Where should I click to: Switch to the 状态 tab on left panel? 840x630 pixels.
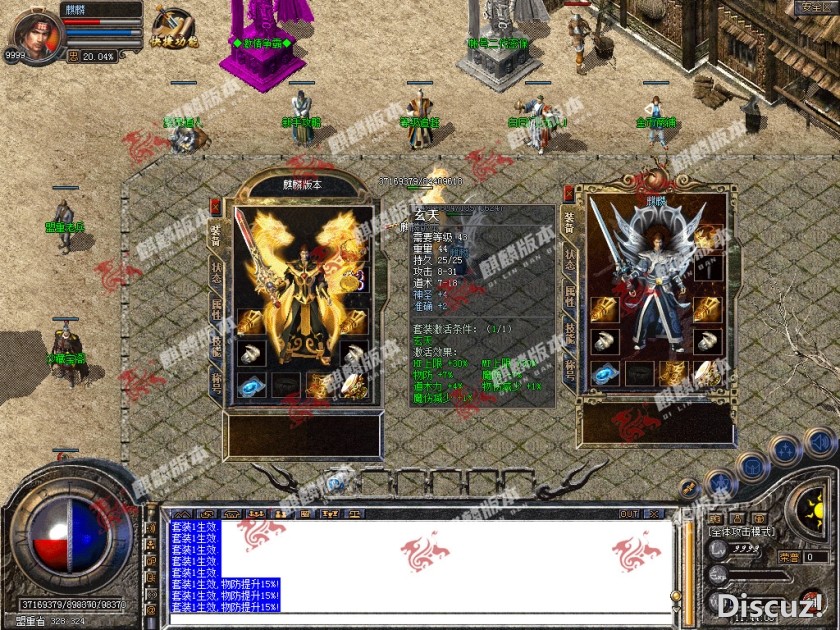click(216, 272)
